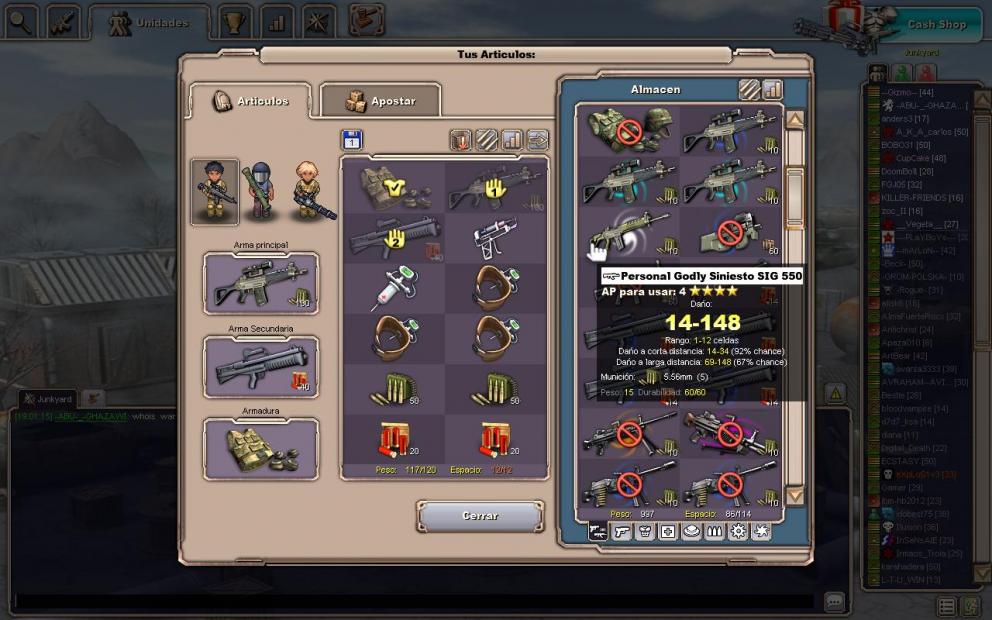Select the Arma Secundaria shotgun slot
Viewport: 992px width, 620px height.
pos(261,366)
